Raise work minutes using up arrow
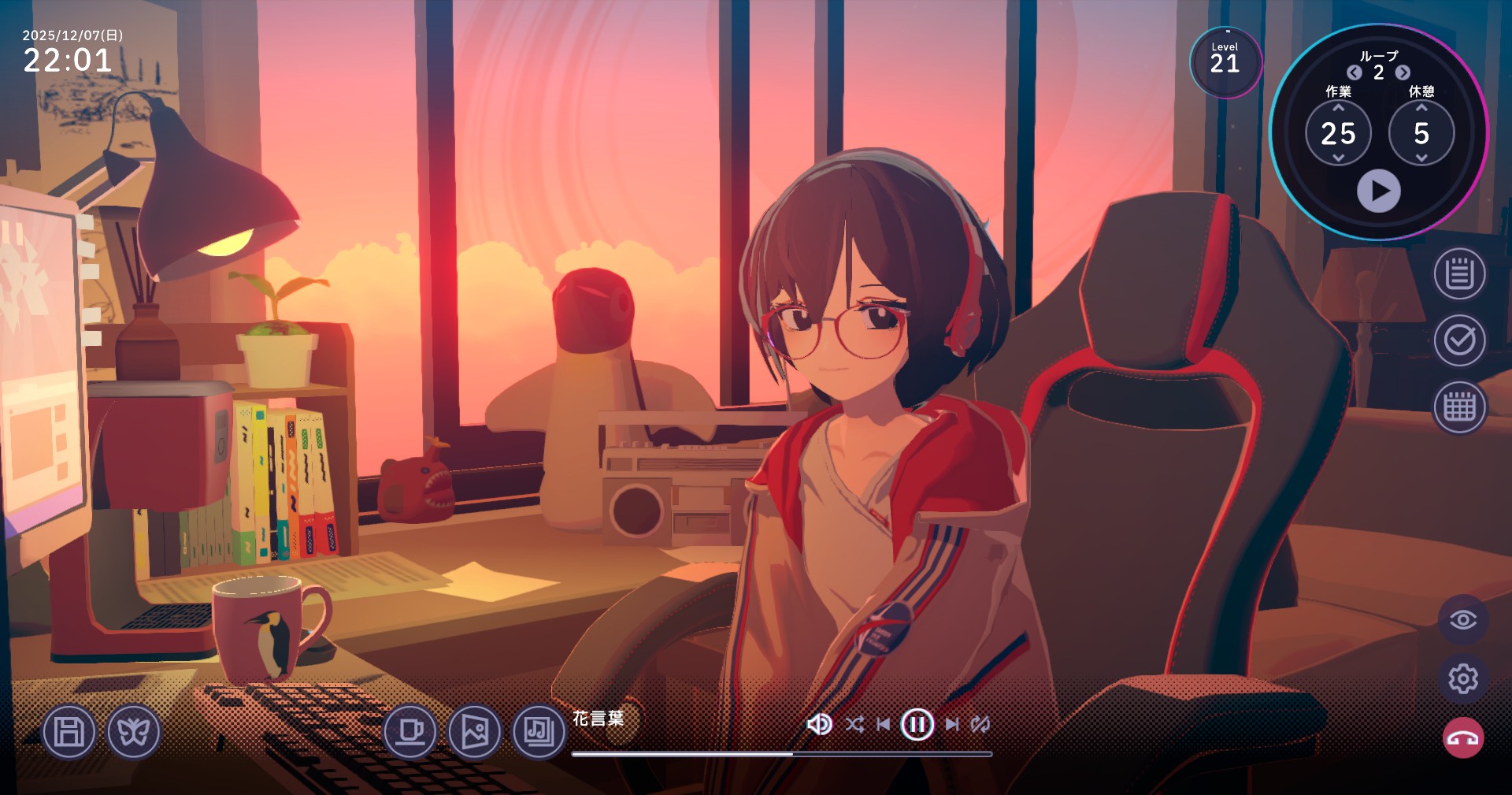The height and width of the screenshot is (795, 1512). click(x=1338, y=108)
